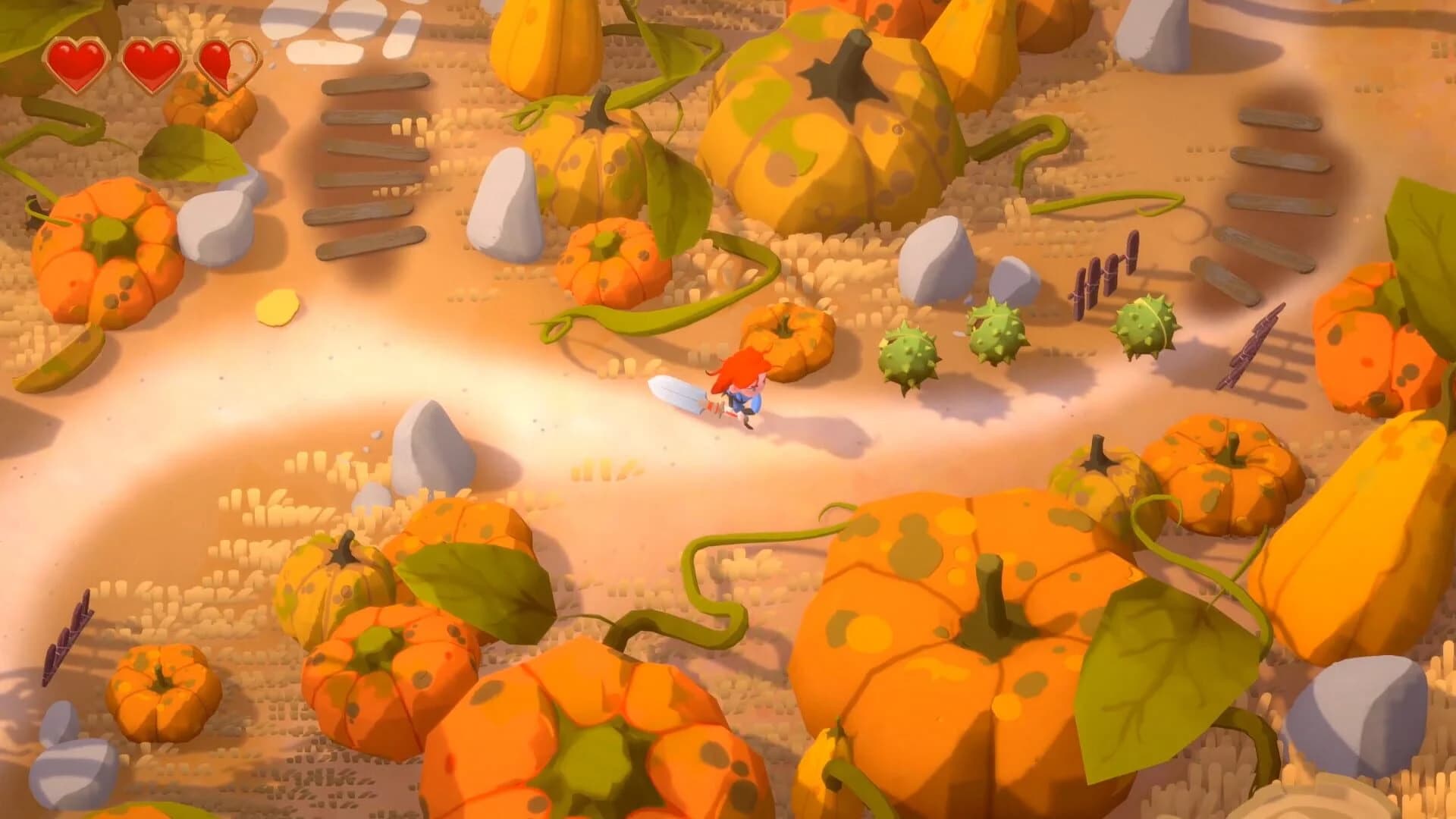This screenshot has height=819, width=1456.
Task: Click the hero's large white sword
Action: click(675, 394)
